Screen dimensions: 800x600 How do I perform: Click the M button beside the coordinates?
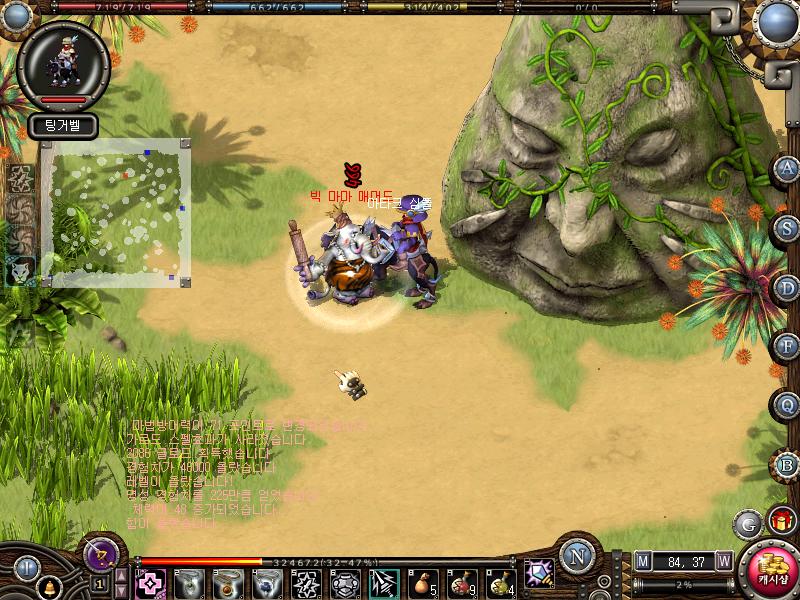(x=643, y=561)
